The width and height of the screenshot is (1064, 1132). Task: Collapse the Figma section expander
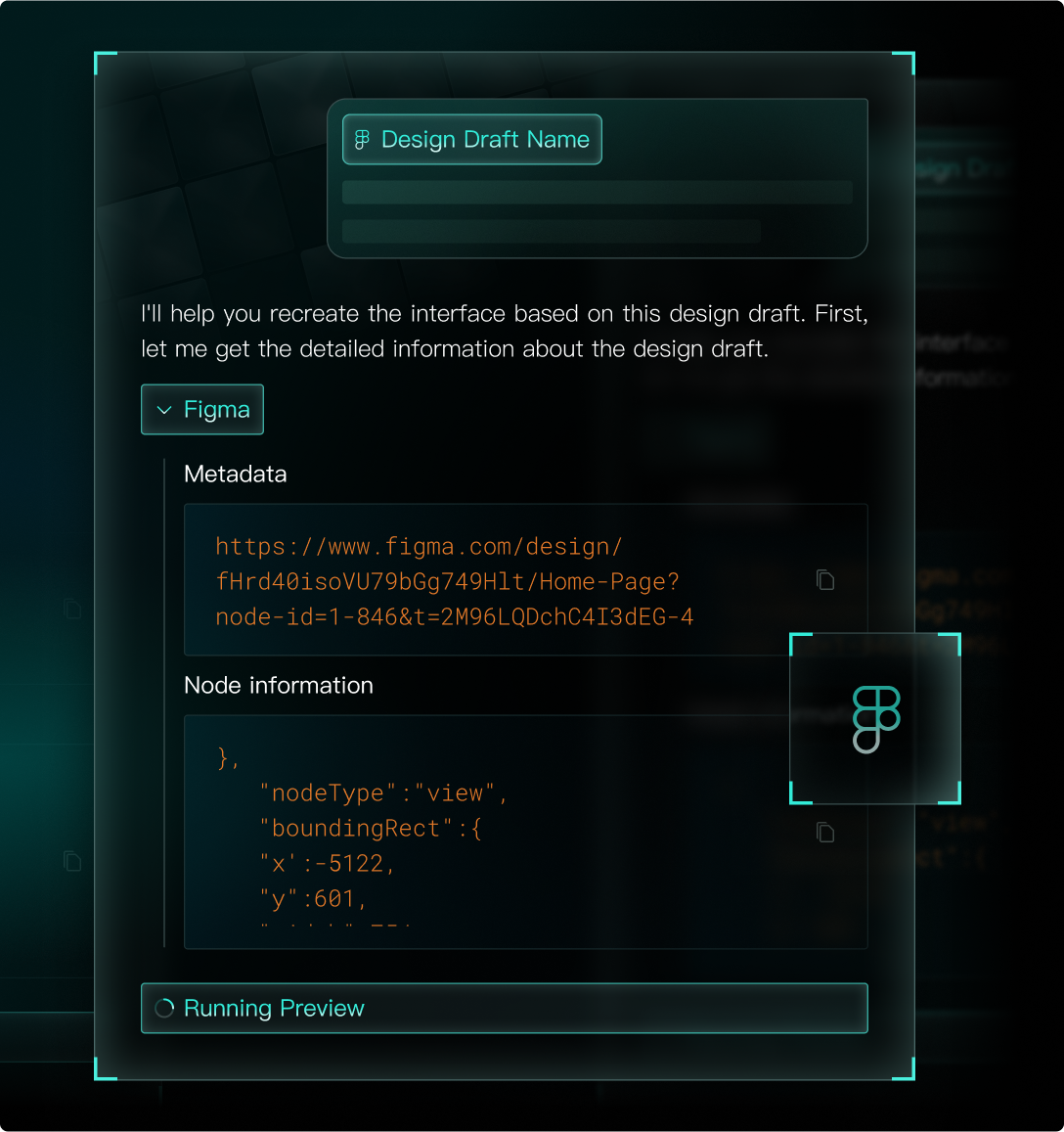[x=202, y=409]
